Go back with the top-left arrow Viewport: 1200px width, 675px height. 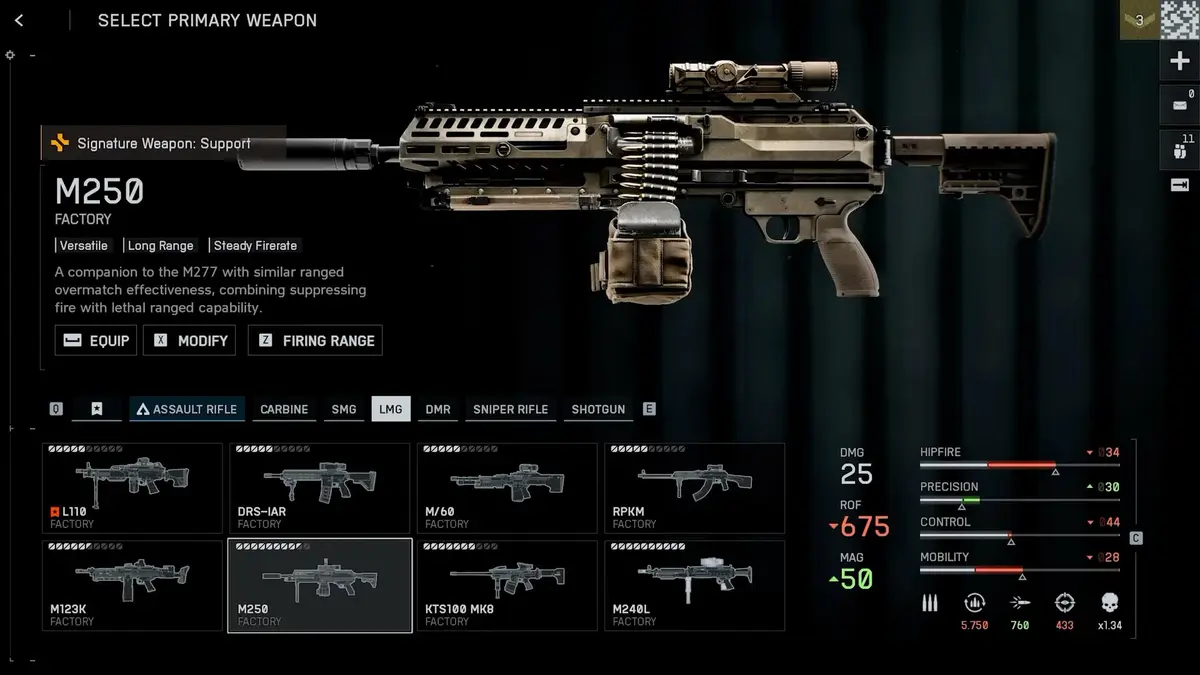[19, 20]
